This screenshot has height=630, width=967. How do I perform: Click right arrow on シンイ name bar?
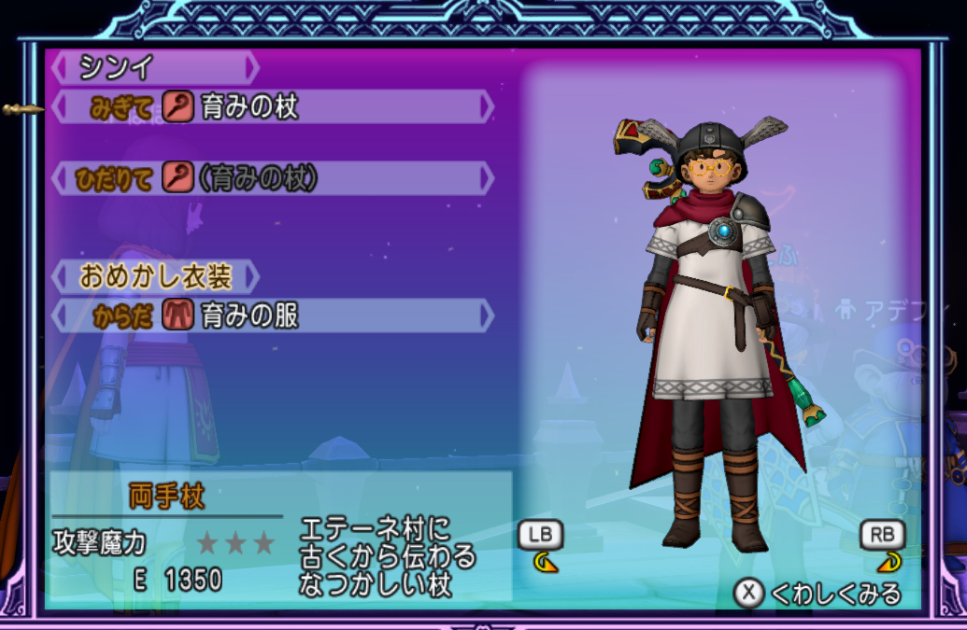pos(252,68)
